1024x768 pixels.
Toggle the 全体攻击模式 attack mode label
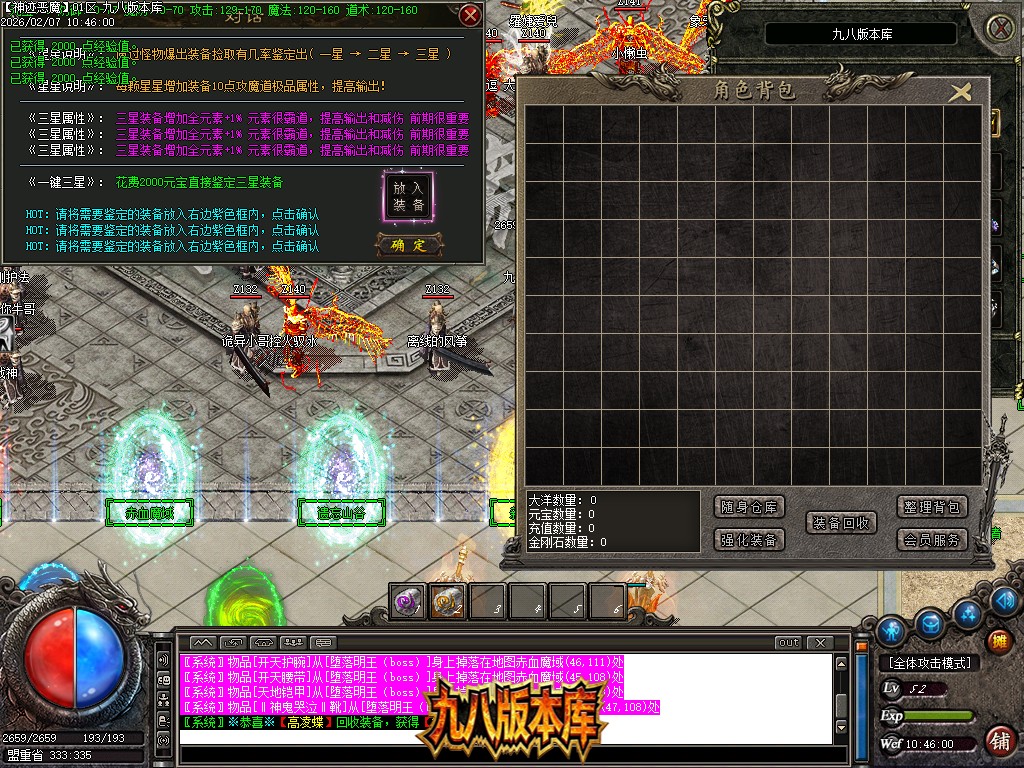pyautogui.click(x=929, y=663)
